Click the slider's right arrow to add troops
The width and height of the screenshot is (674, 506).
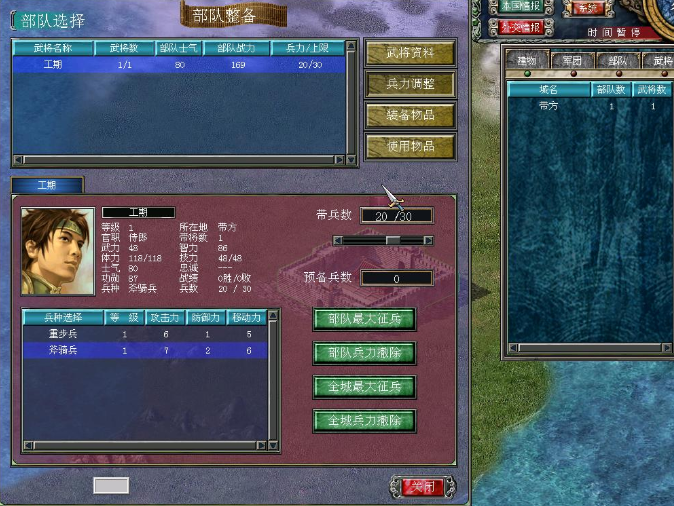point(428,240)
